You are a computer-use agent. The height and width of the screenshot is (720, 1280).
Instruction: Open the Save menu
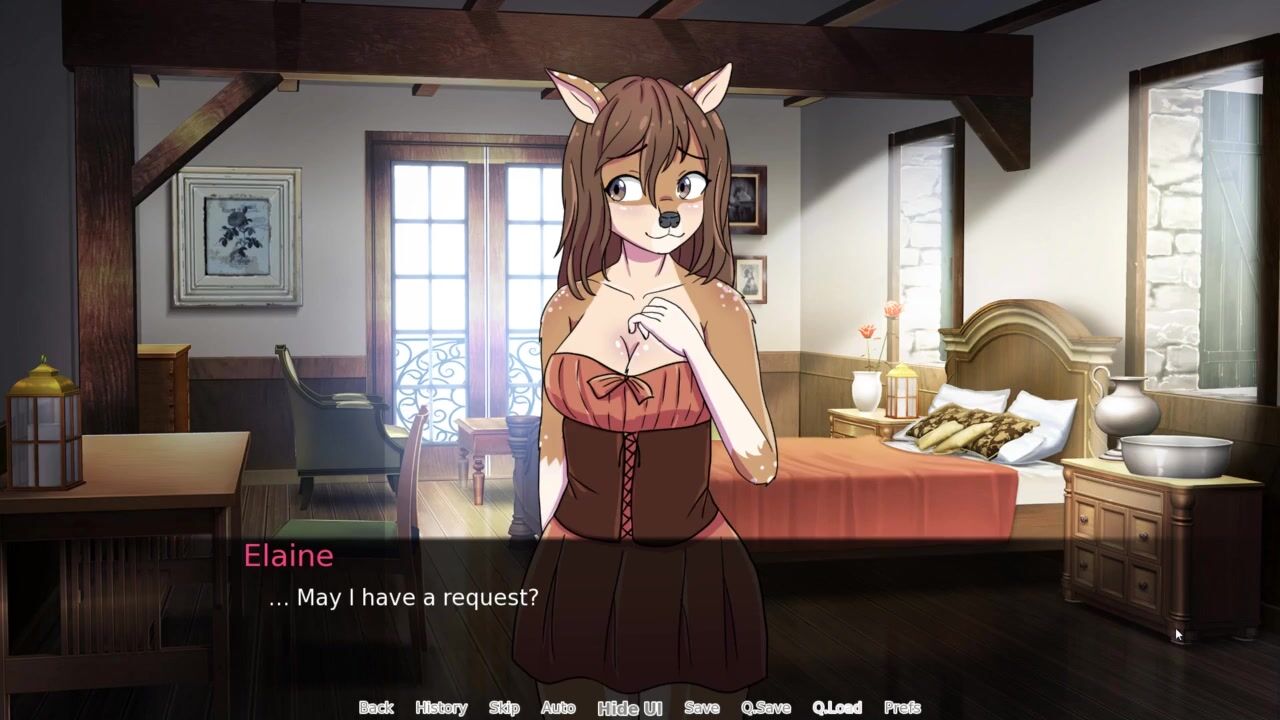pyautogui.click(x=701, y=707)
